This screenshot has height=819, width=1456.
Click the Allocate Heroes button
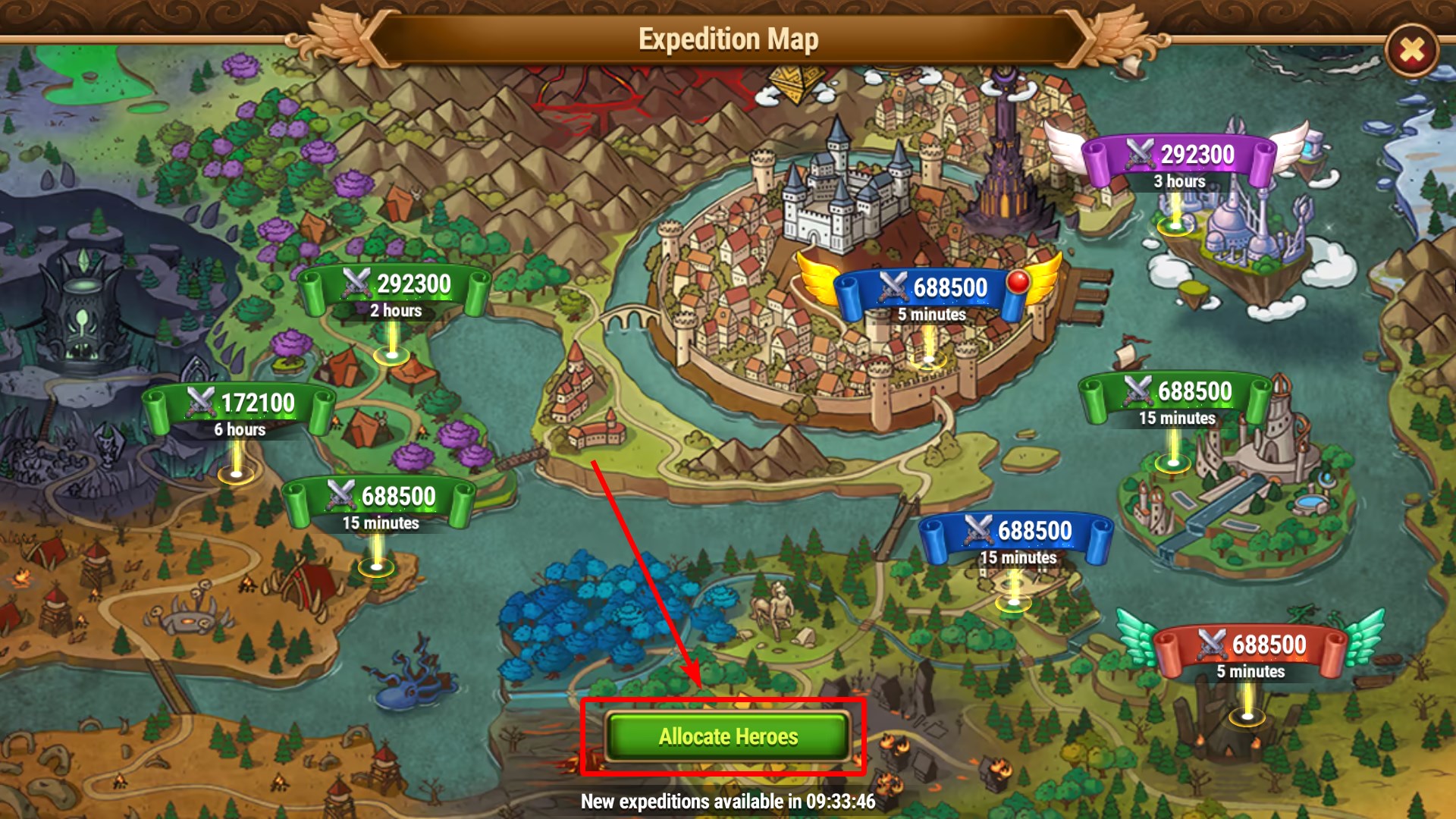pos(727,736)
